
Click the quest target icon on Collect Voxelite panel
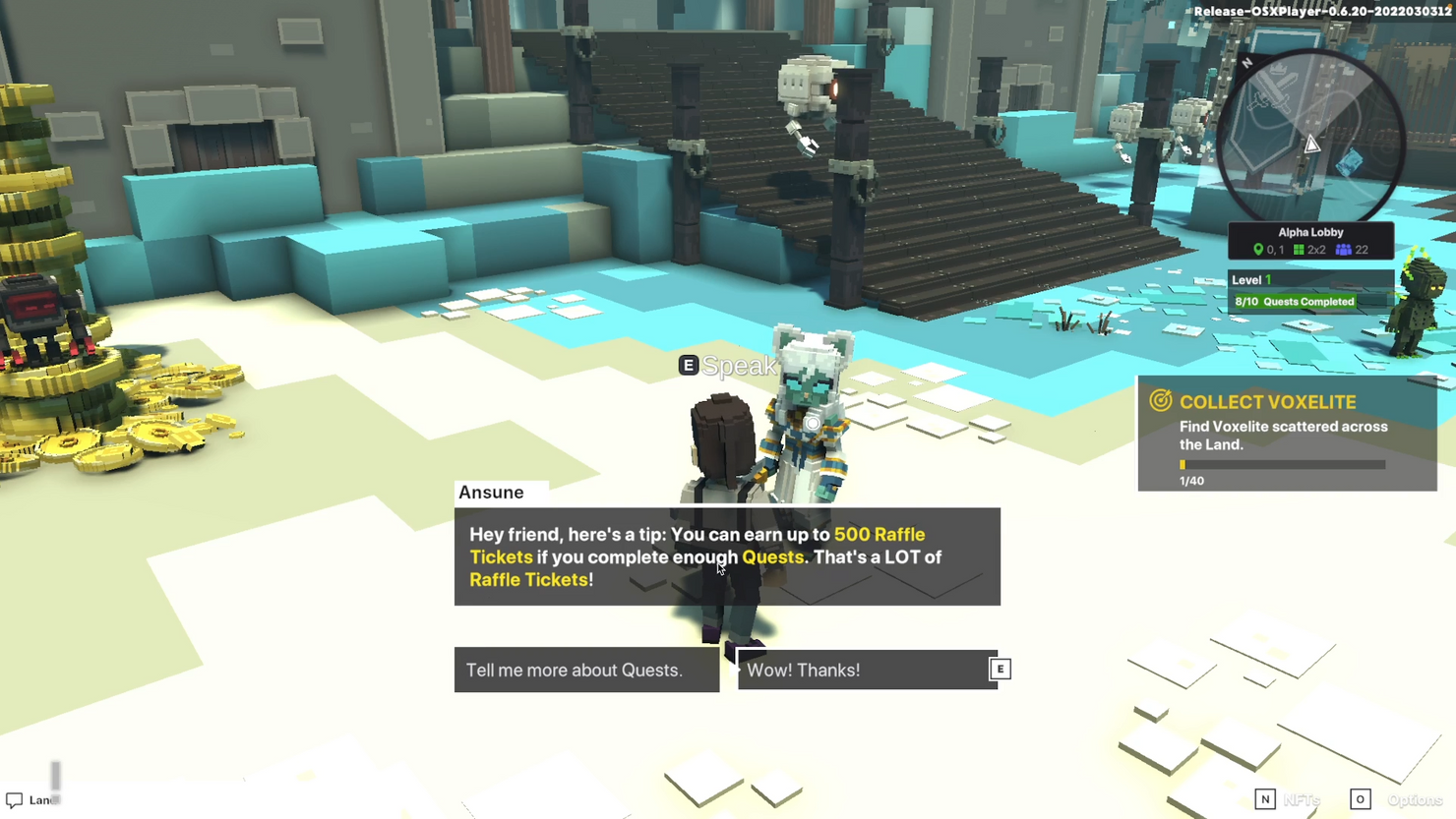point(1161,400)
